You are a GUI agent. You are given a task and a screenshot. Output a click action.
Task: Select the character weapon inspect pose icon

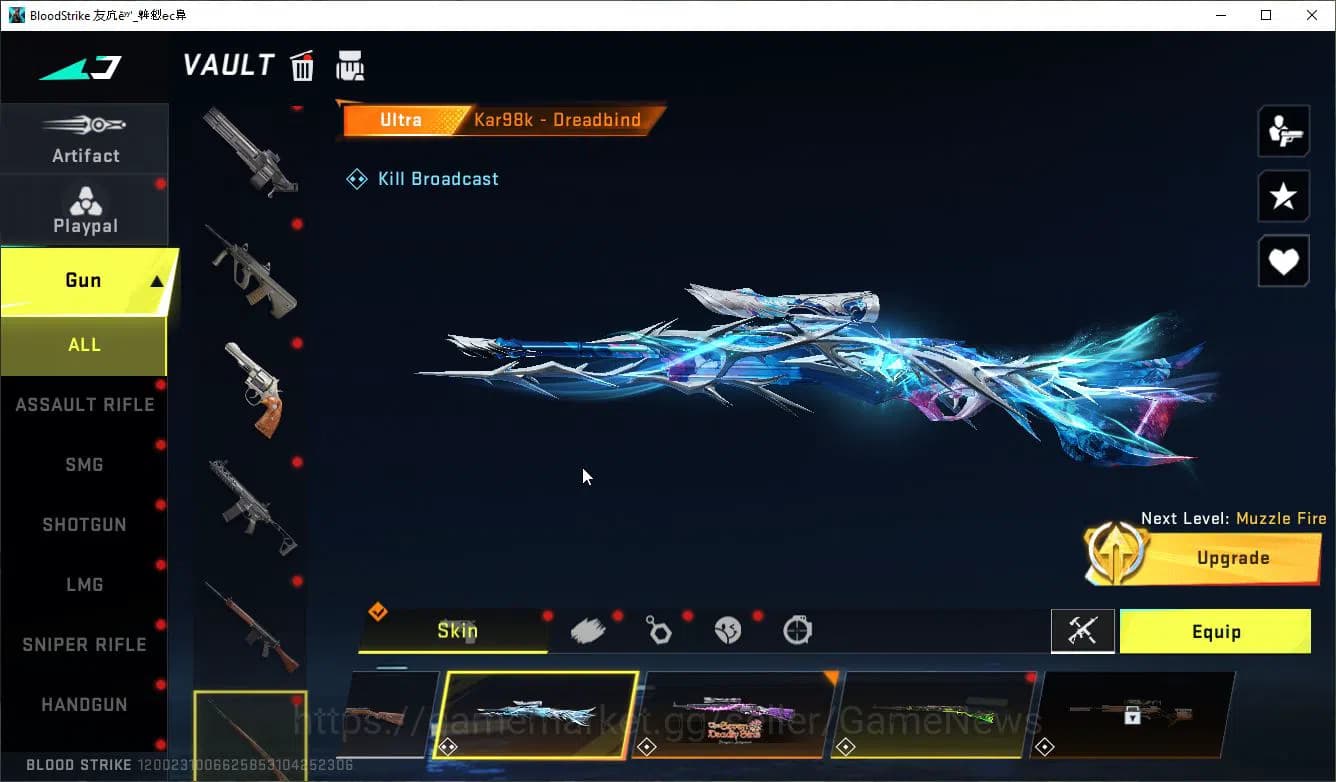1283,130
